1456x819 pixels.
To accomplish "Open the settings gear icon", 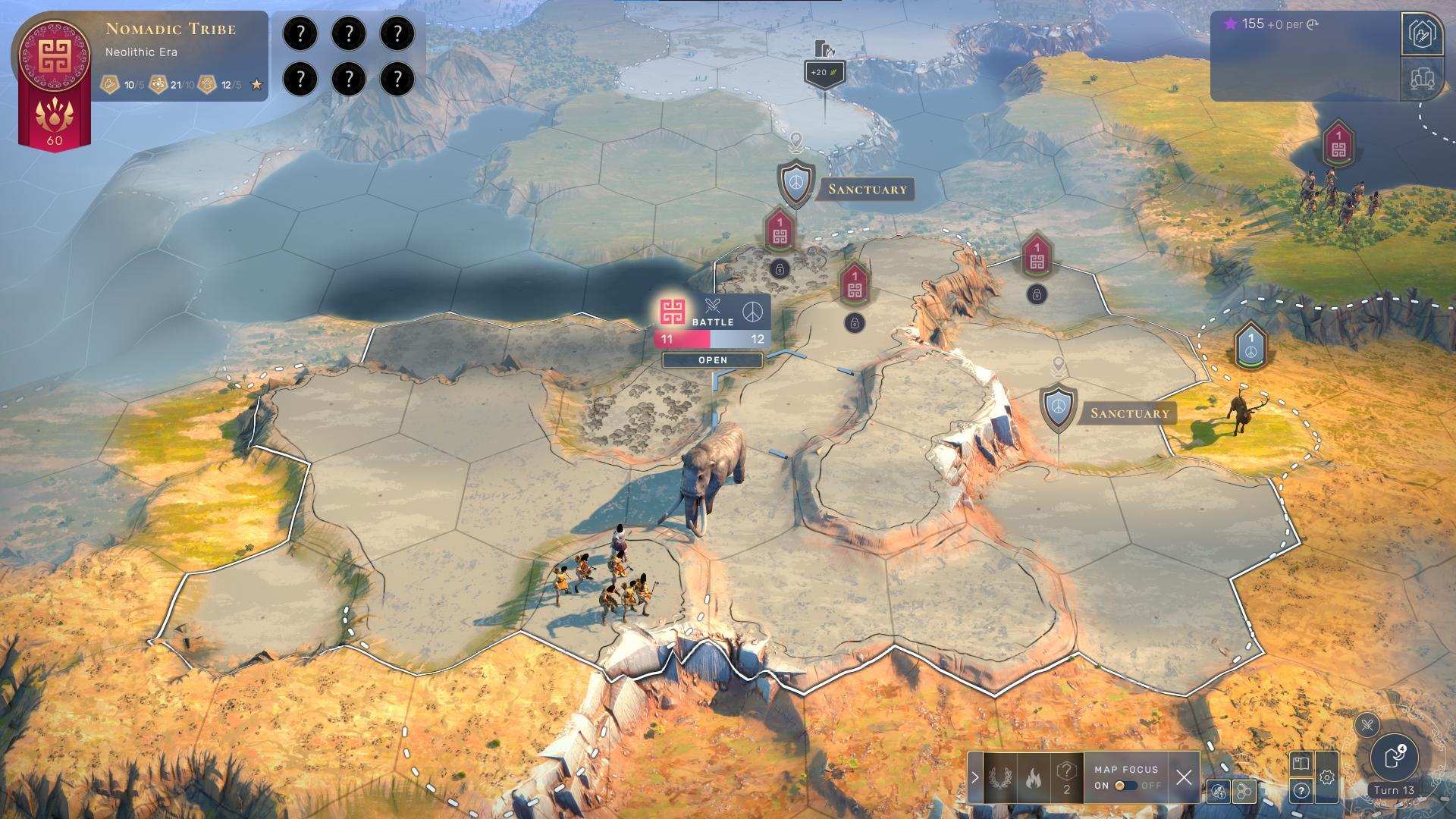I will pos(1328,777).
